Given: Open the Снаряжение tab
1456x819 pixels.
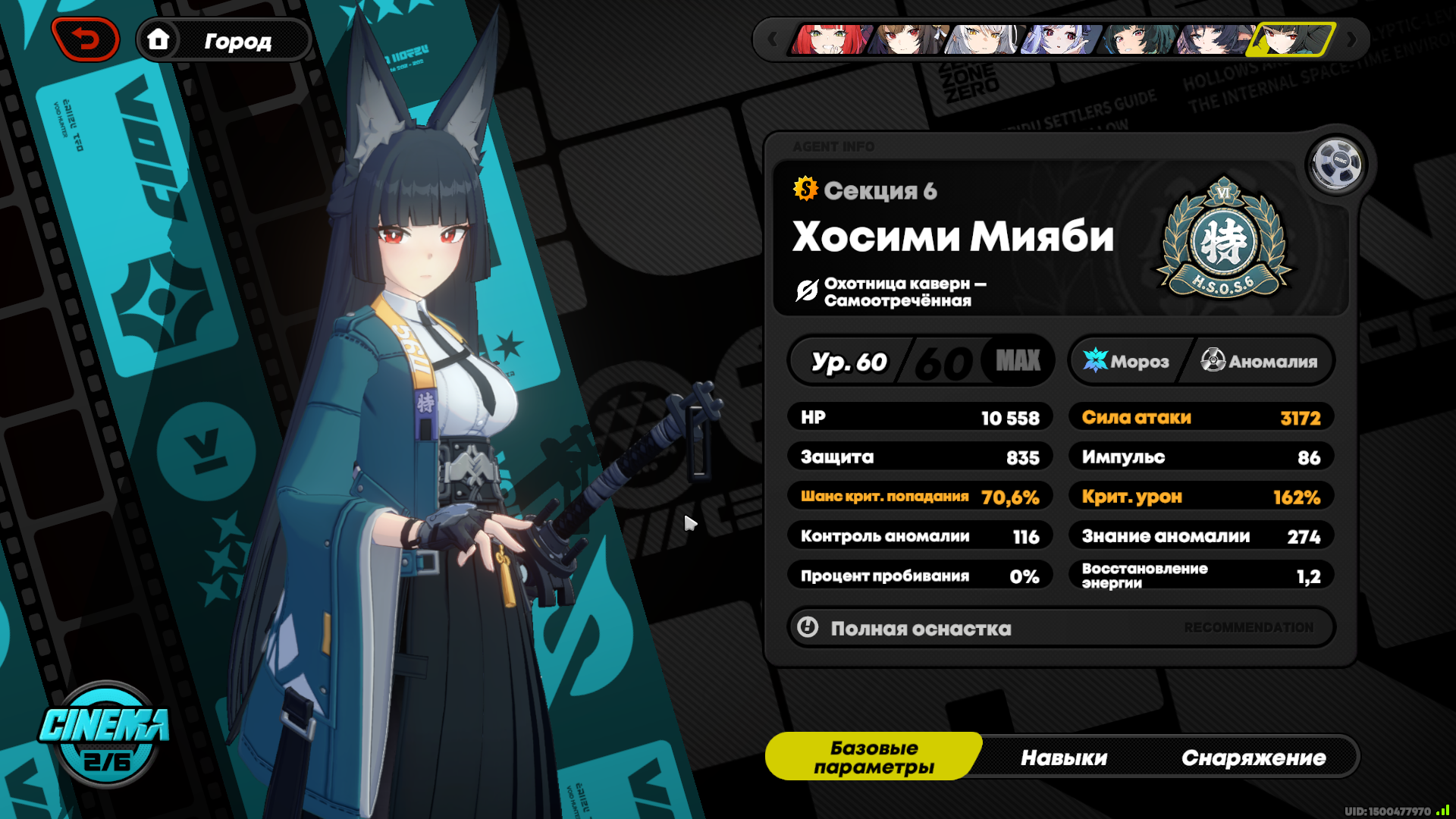Looking at the screenshot, I should (1254, 758).
